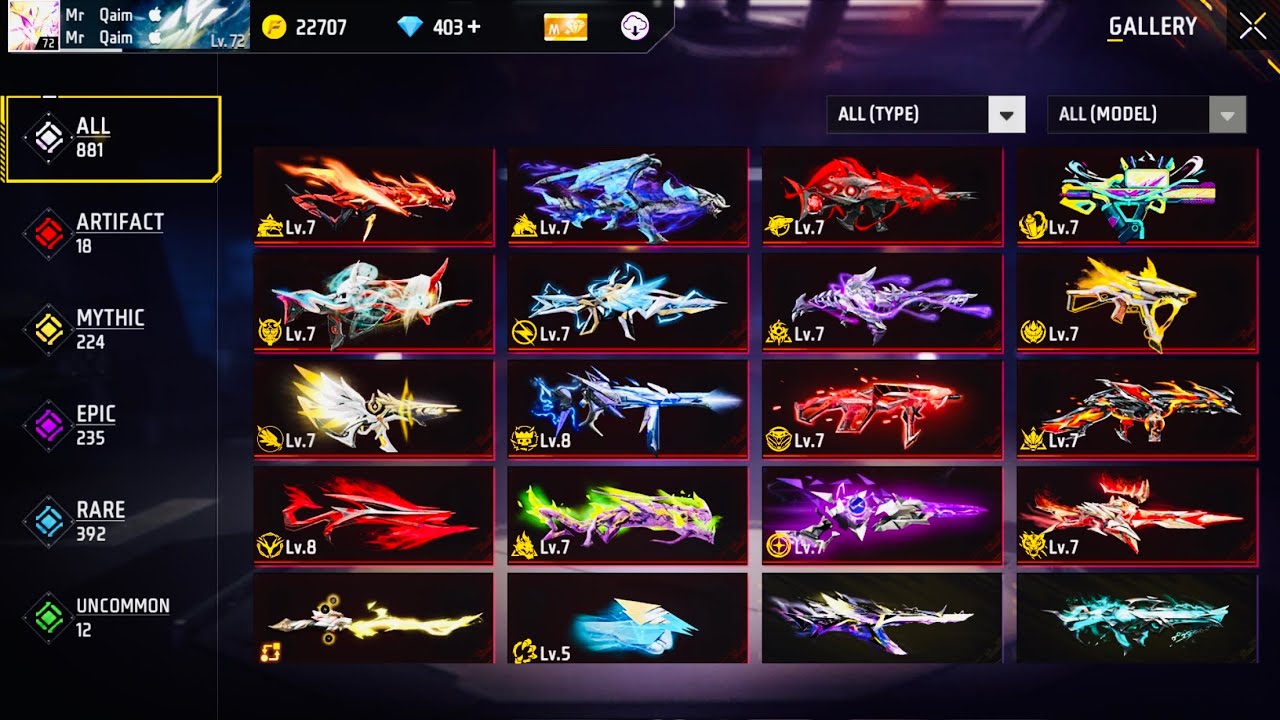Open the gold membership card icon

coord(565,27)
